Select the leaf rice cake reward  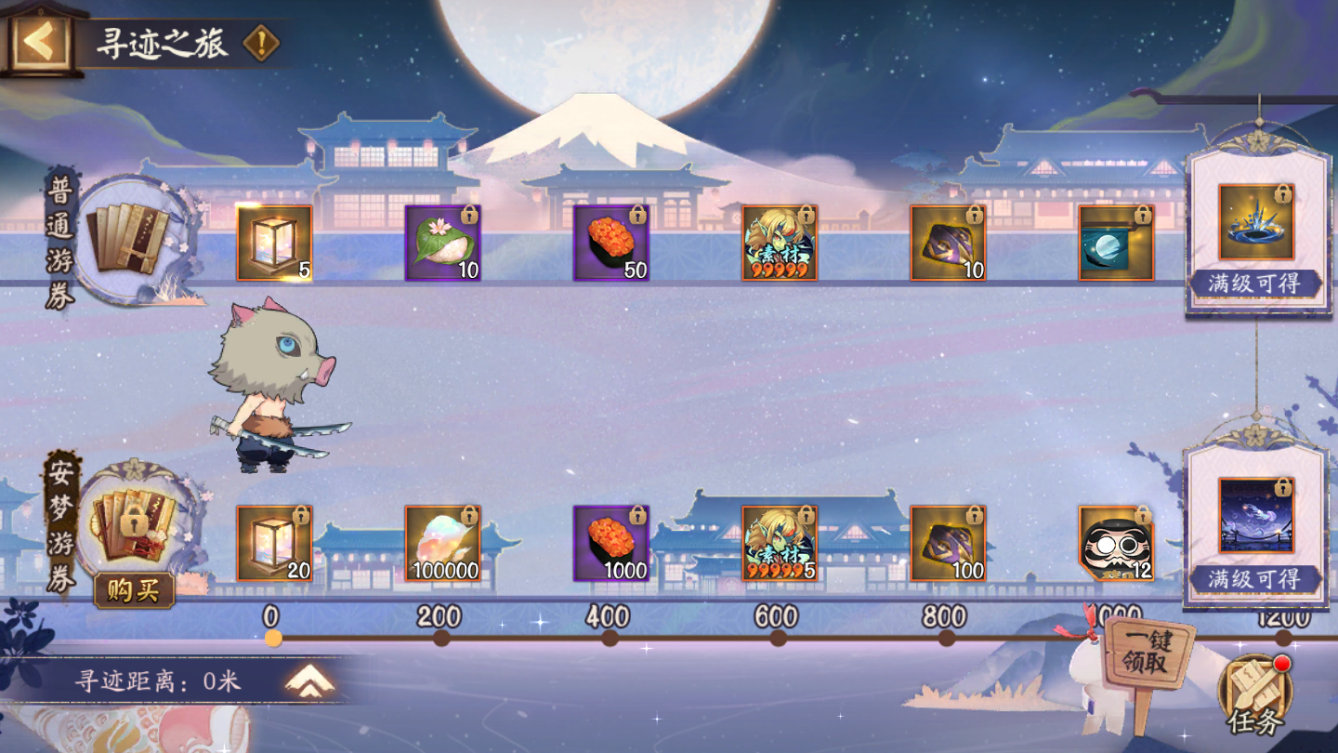442,243
